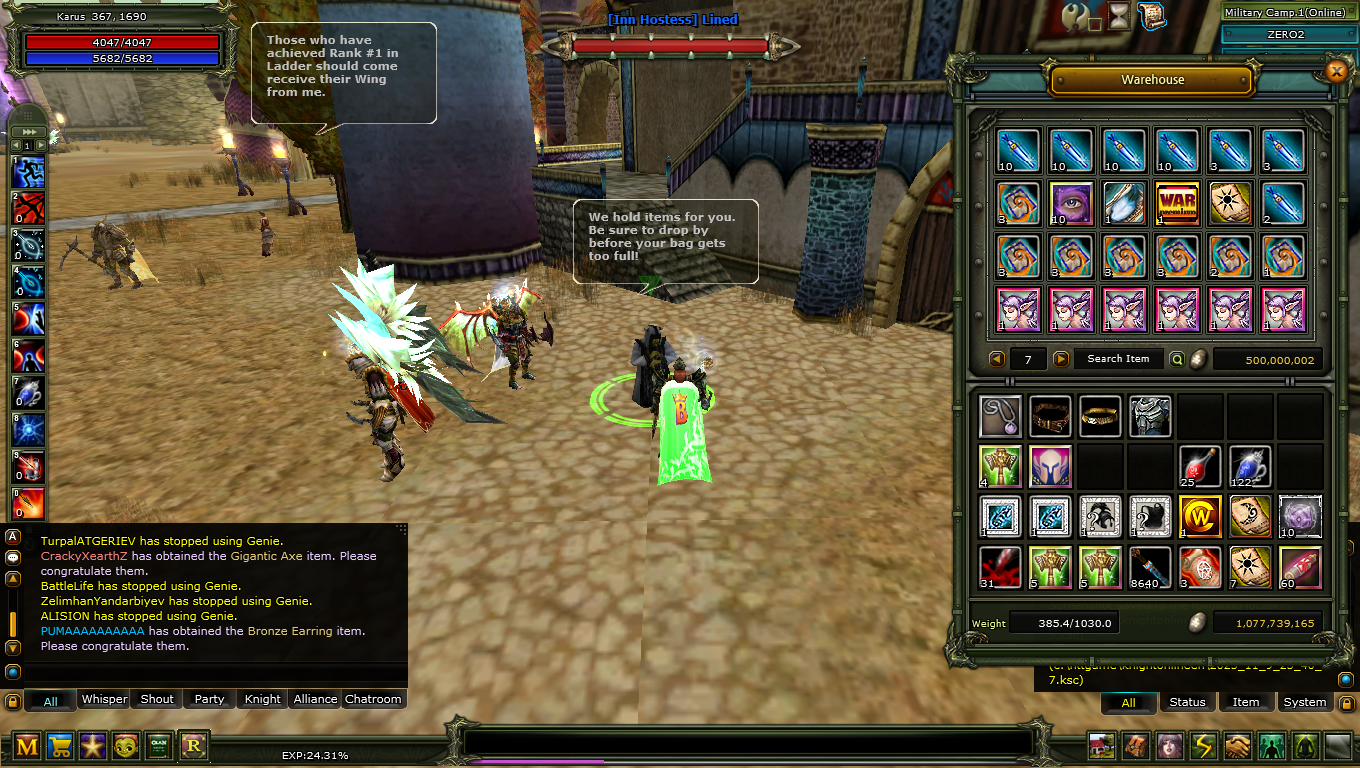Image resolution: width=1360 pixels, height=768 pixels.
Task: Show the System log tab
Action: coord(1305,702)
